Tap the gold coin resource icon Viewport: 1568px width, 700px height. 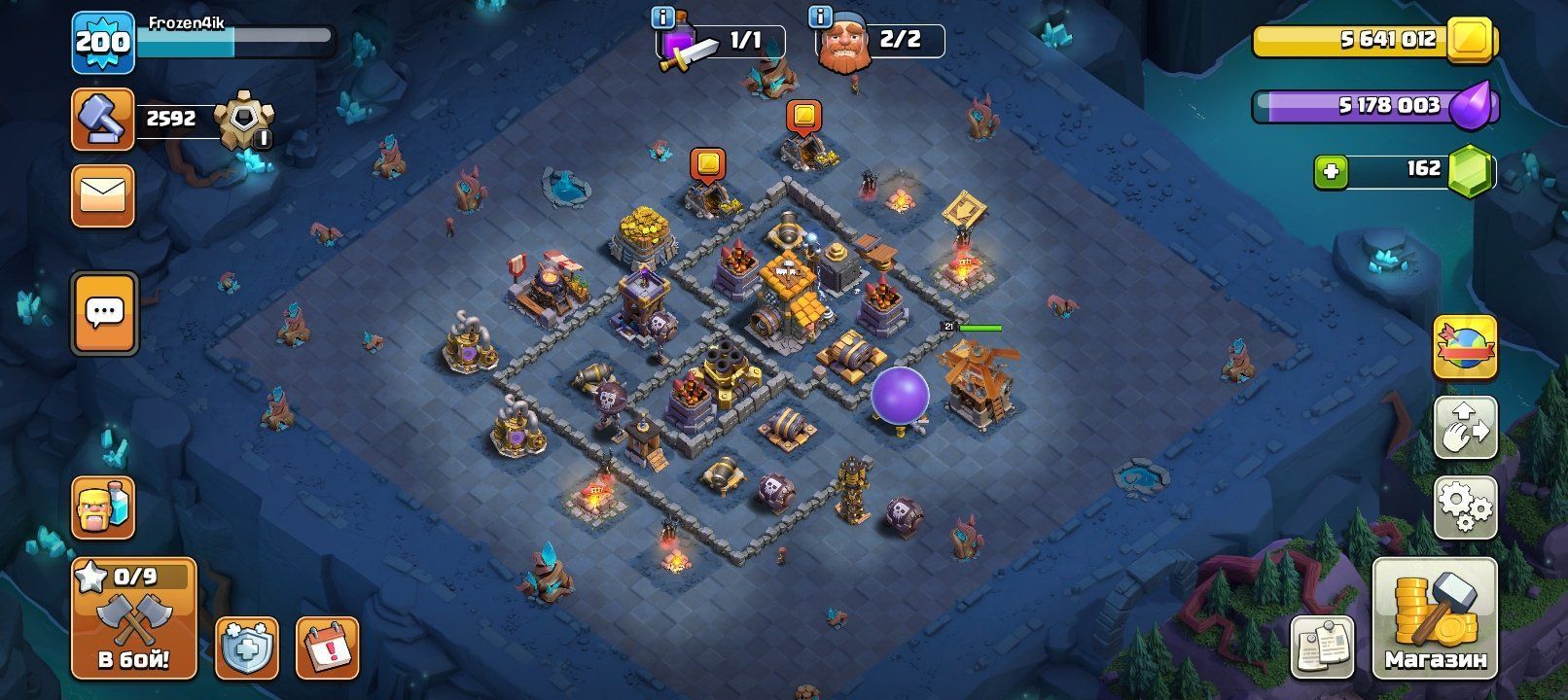[1470, 41]
